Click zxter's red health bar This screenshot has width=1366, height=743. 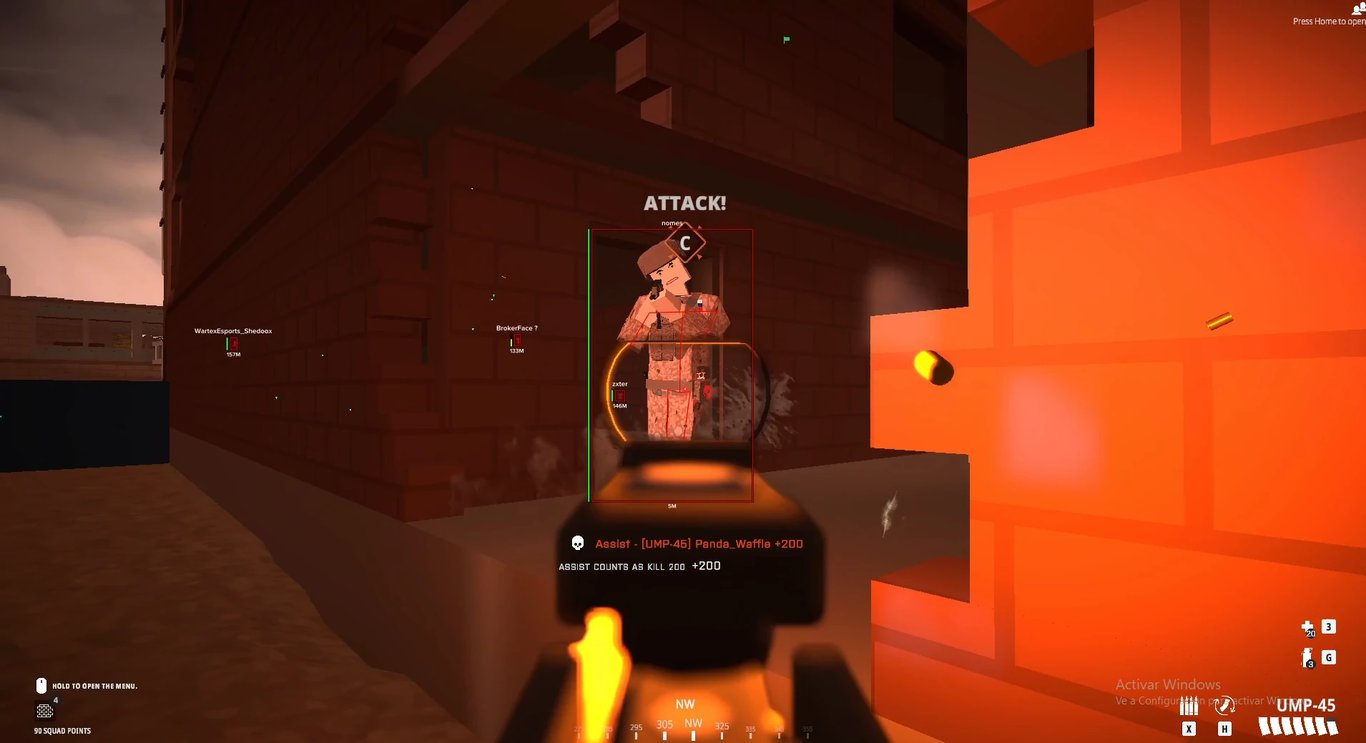pos(621,396)
